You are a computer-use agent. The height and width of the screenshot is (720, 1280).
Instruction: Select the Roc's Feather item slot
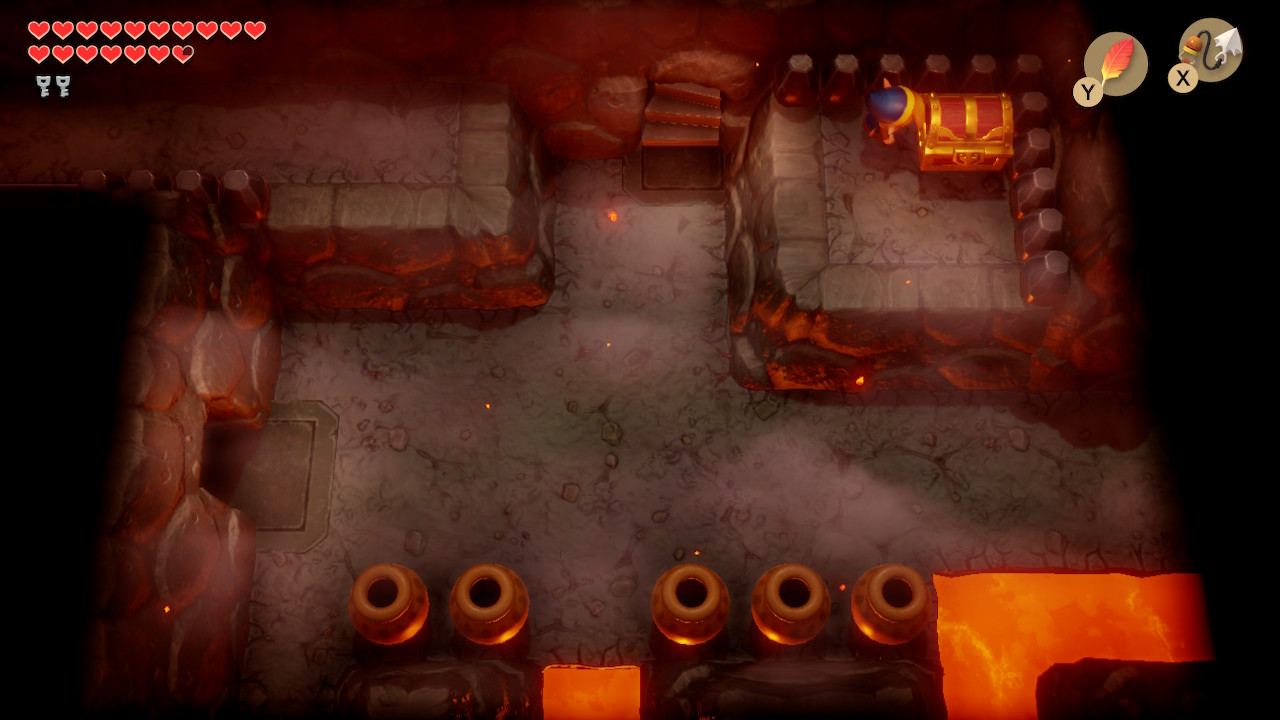(1115, 64)
